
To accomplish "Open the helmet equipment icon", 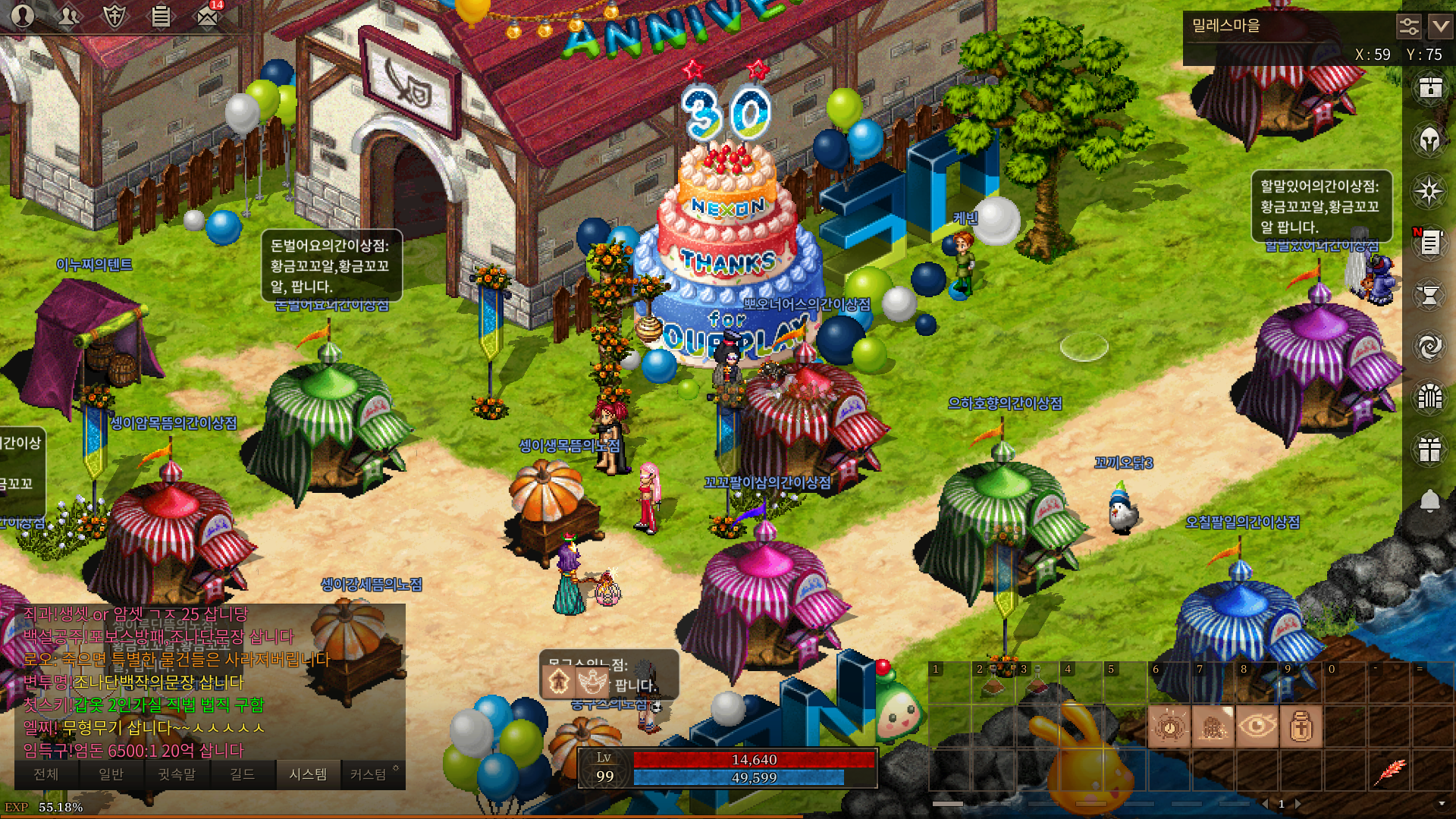I will [x=1429, y=140].
